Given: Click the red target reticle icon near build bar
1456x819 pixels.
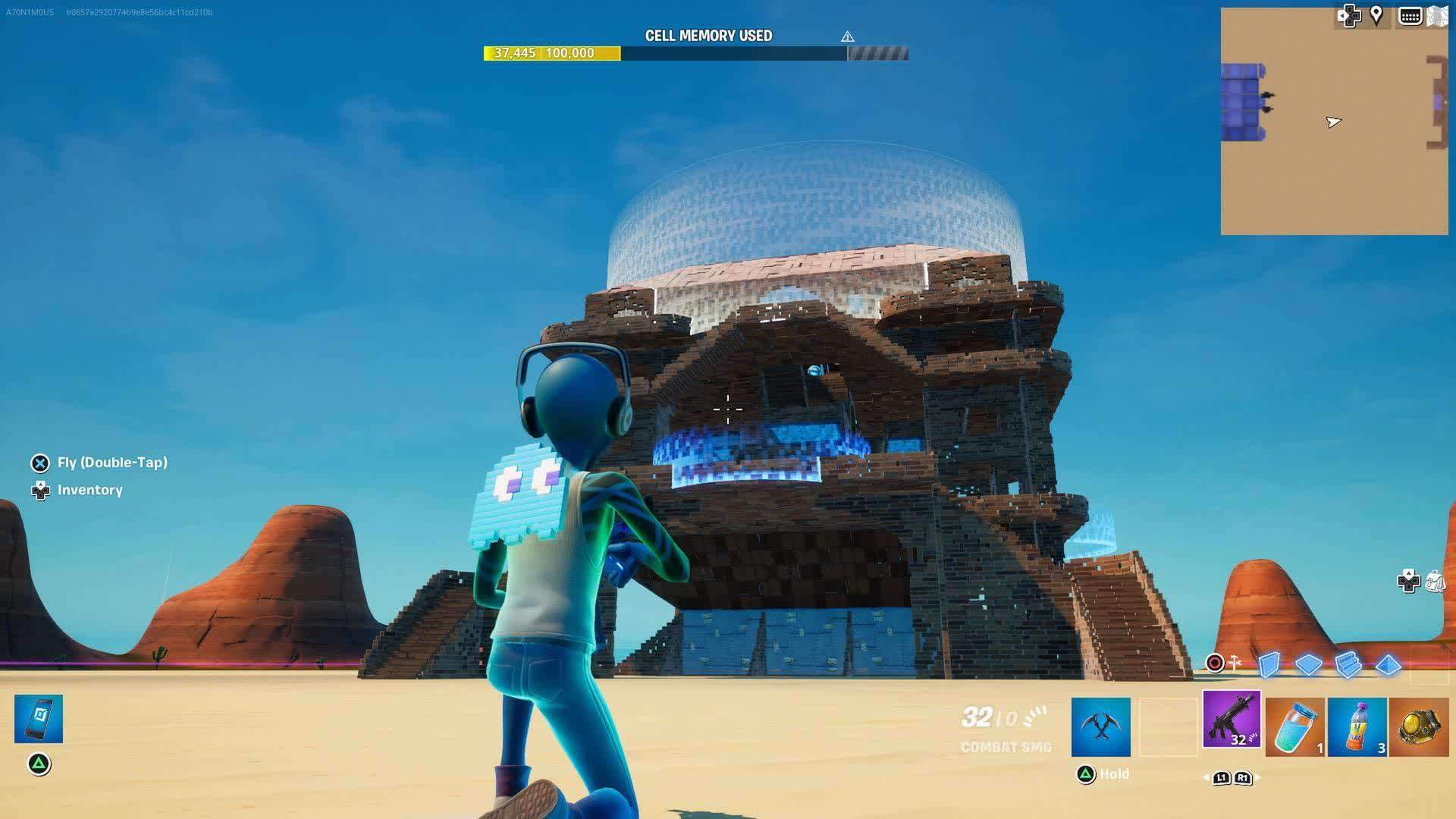Looking at the screenshot, I should click(x=1215, y=664).
